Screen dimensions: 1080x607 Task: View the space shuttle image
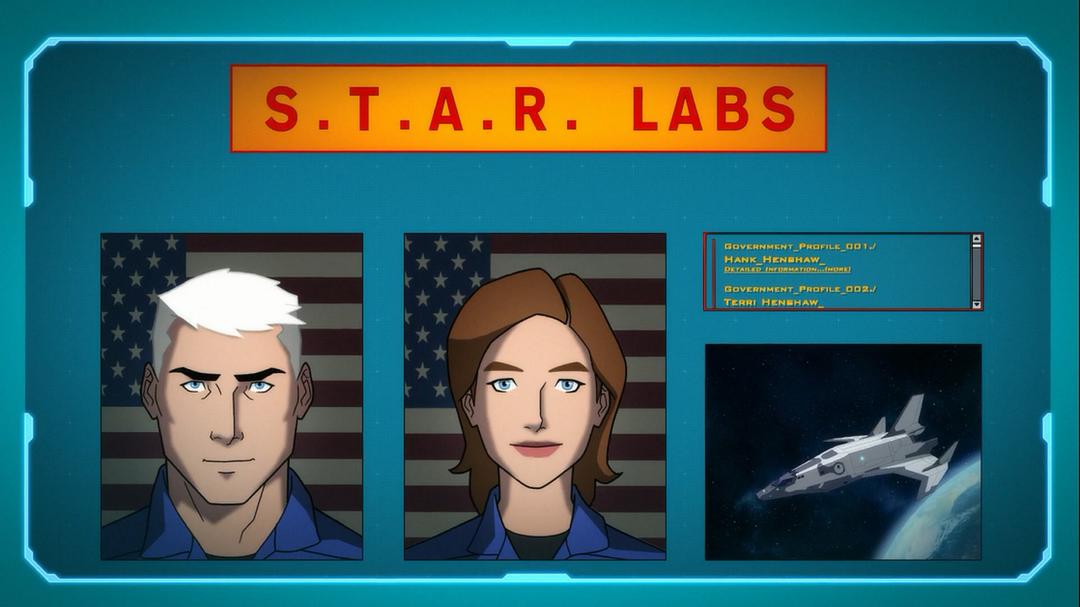coord(843,451)
